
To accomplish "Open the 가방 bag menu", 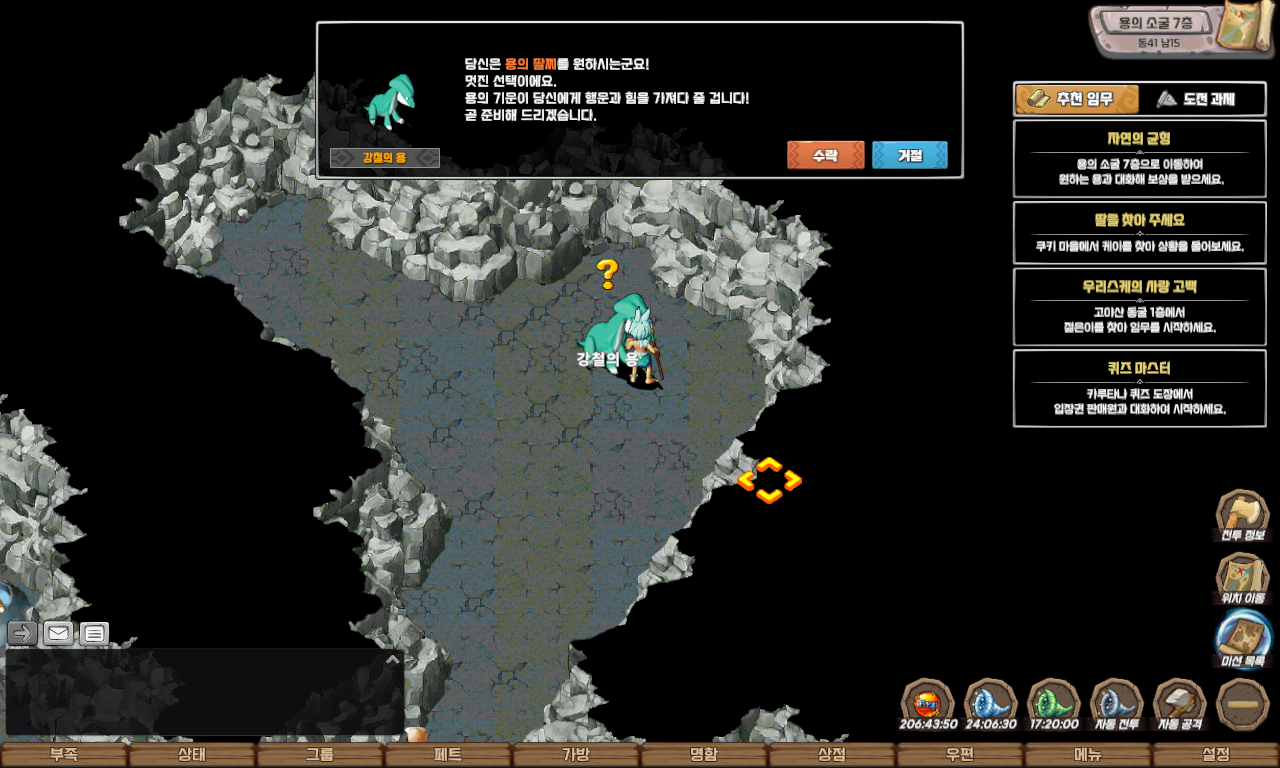I will pos(576,755).
